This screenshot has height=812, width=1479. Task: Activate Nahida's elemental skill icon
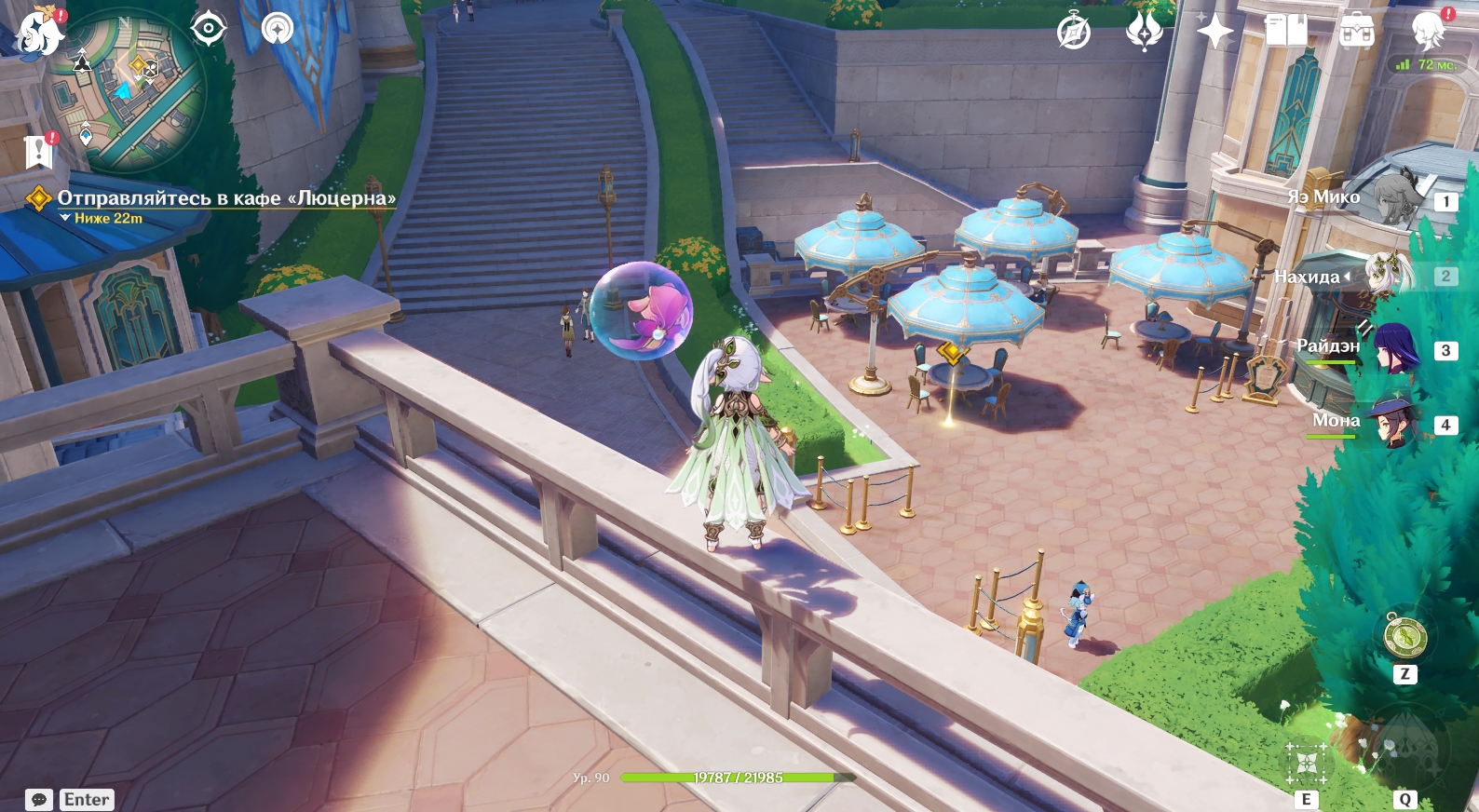tap(1306, 765)
